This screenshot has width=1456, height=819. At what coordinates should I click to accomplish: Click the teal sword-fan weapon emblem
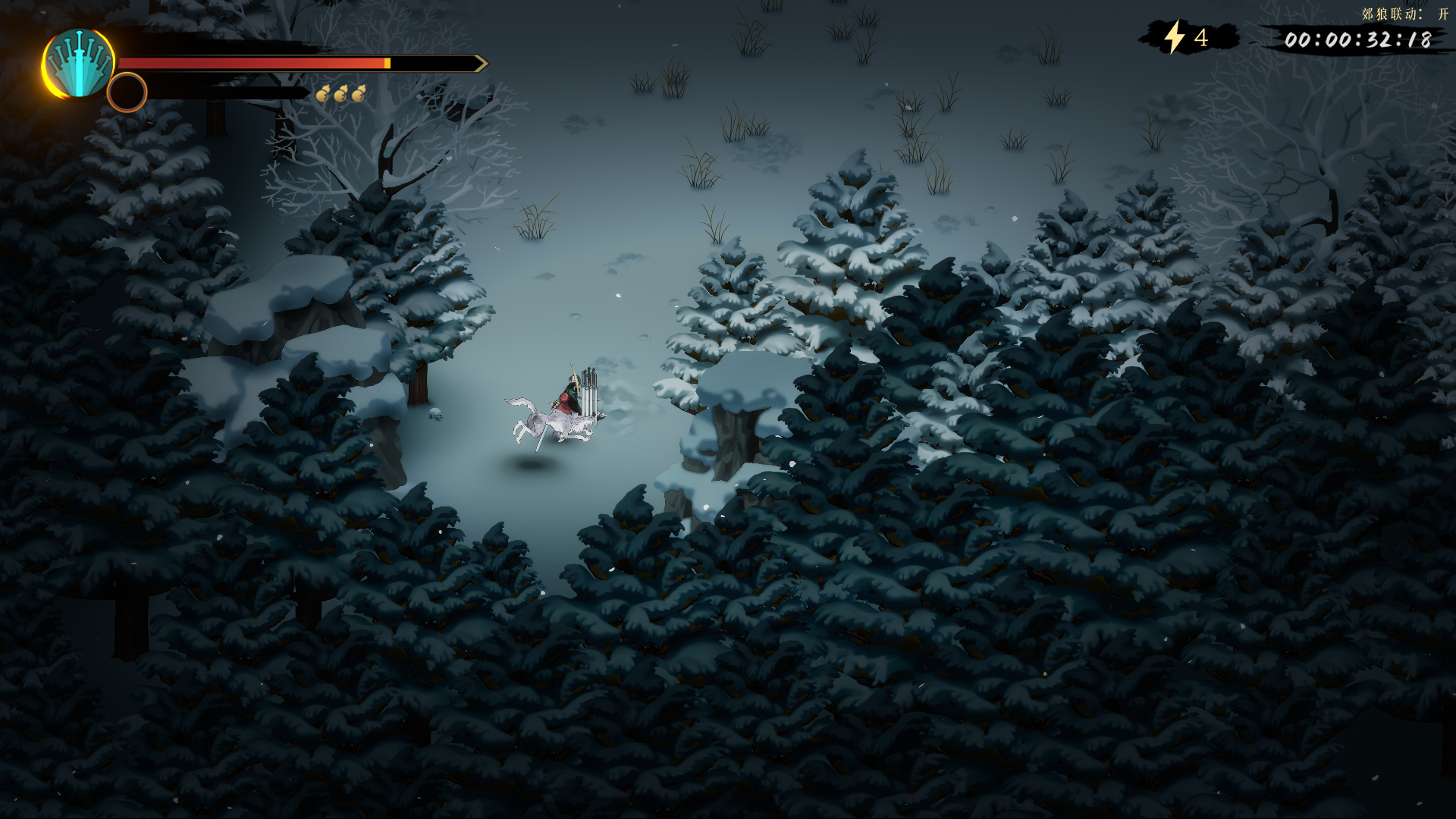click(x=79, y=64)
